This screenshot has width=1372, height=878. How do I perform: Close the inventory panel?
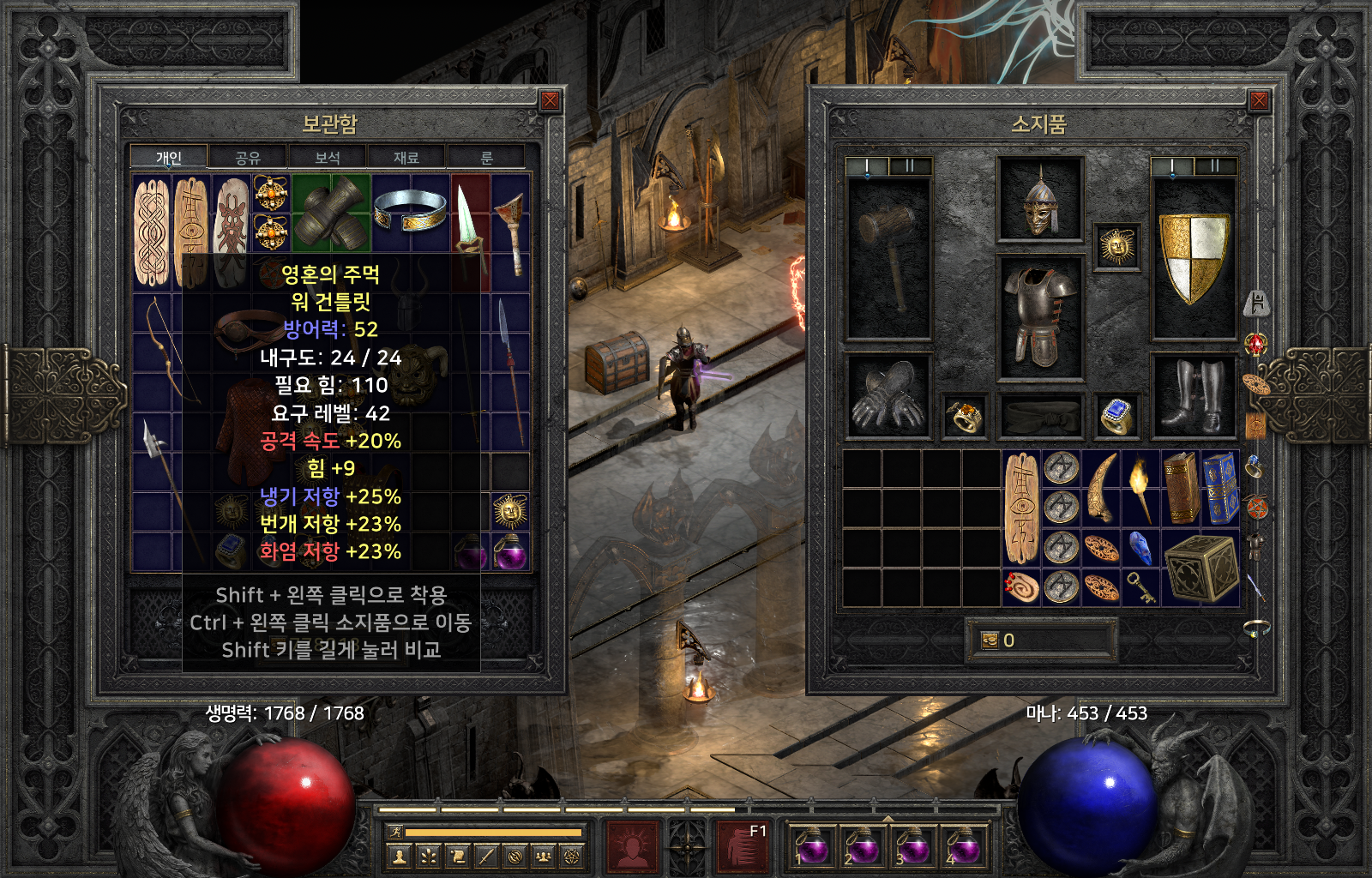[1259, 101]
